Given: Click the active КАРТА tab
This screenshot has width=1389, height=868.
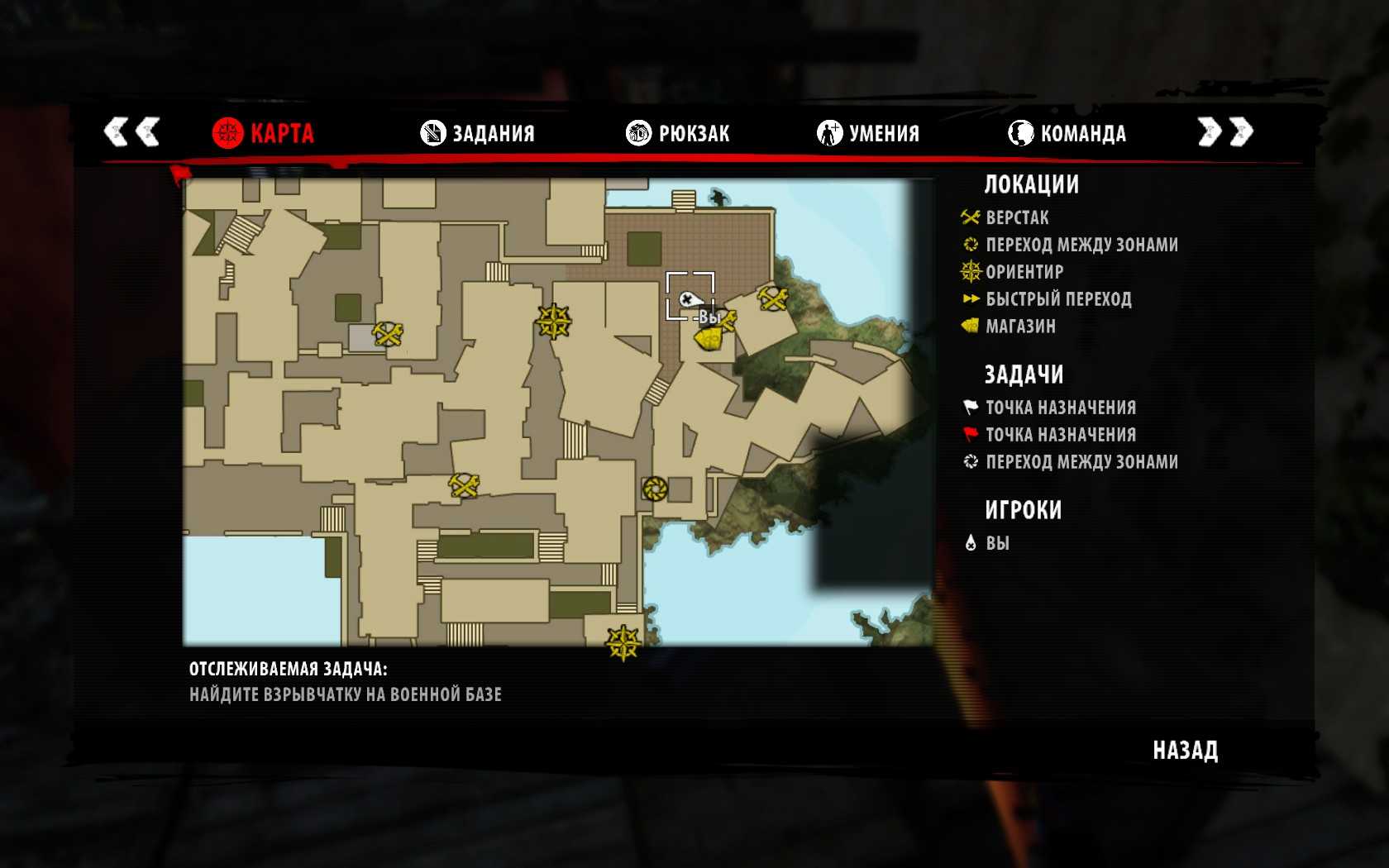Looking at the screenshot, I should tap(264, 133).
